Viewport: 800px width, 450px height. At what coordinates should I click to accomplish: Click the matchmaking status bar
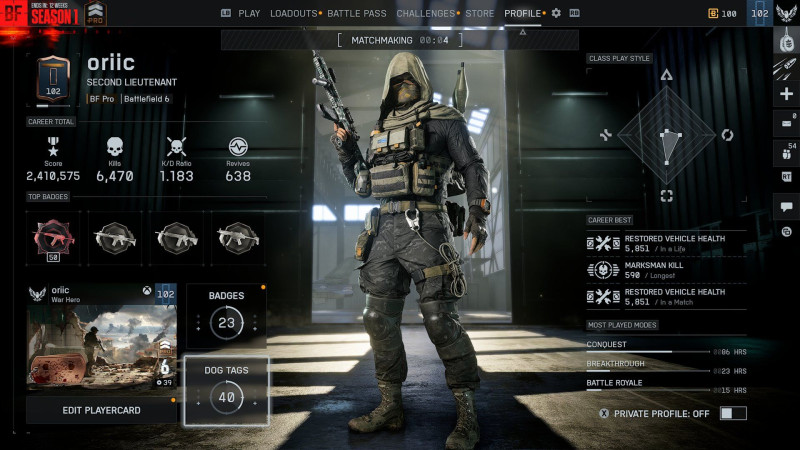click(400, 40)
